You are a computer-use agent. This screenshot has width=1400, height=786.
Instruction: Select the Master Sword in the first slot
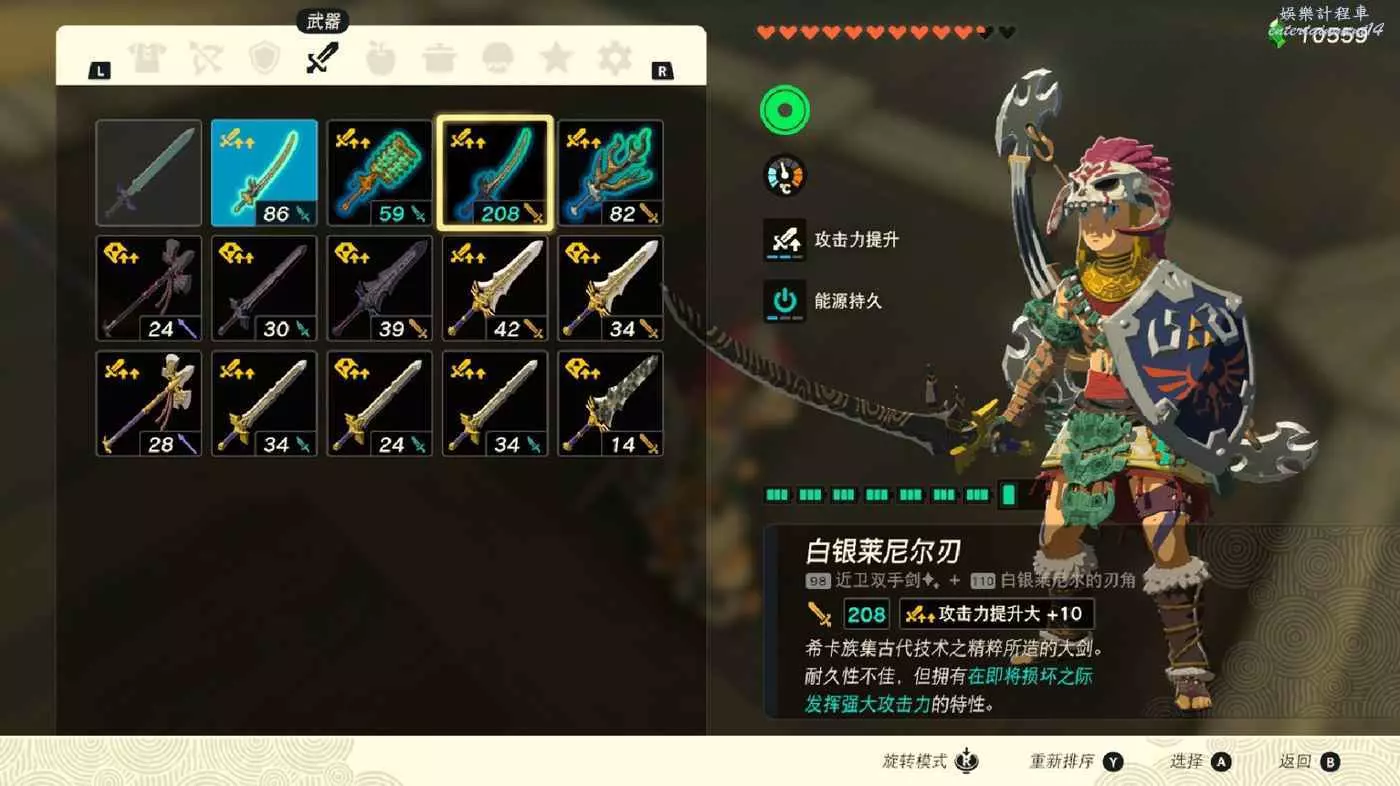pyautogui.click(x=149, y=173)
